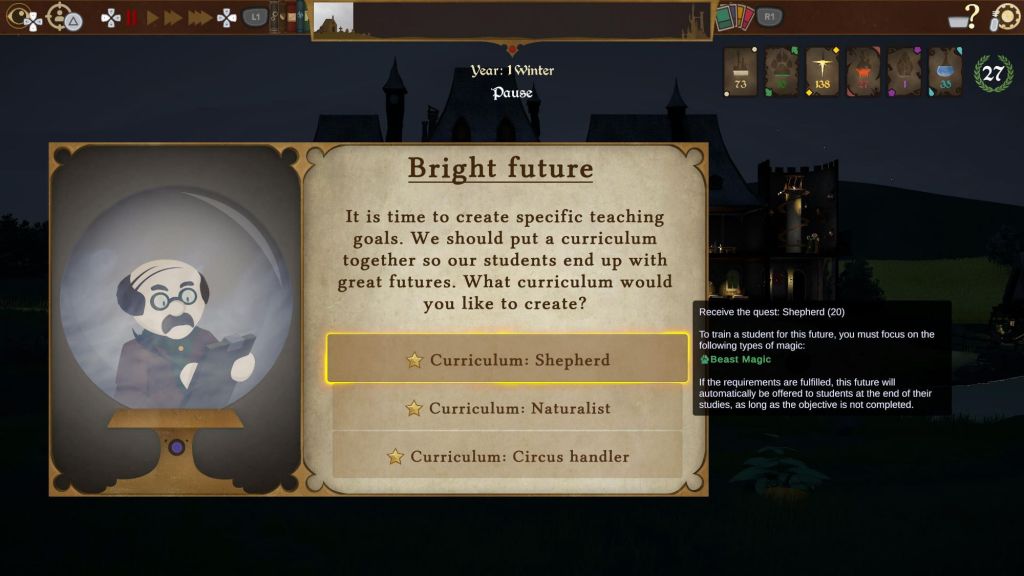Set game speed to normal play
Image resolution: width=1024 pixels, height=576 pixels.
[x=153, y=17]
